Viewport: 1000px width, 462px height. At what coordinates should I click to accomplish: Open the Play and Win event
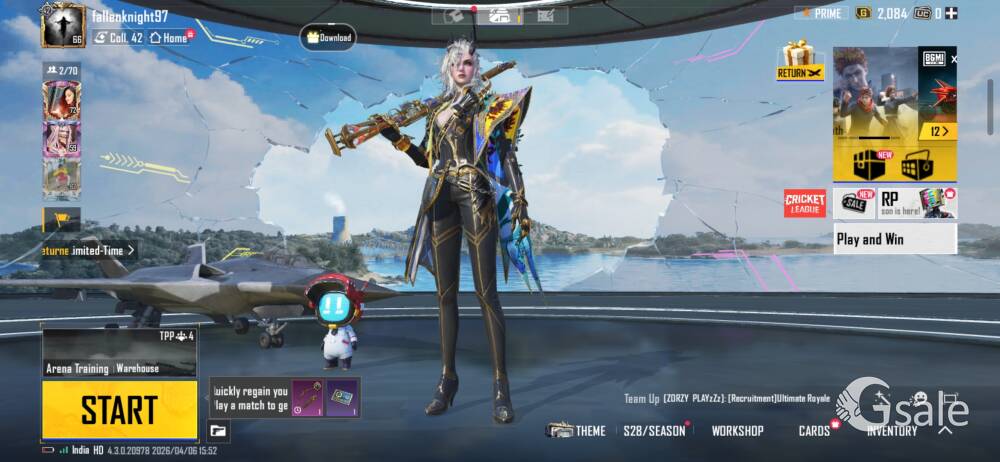[895, 239]
